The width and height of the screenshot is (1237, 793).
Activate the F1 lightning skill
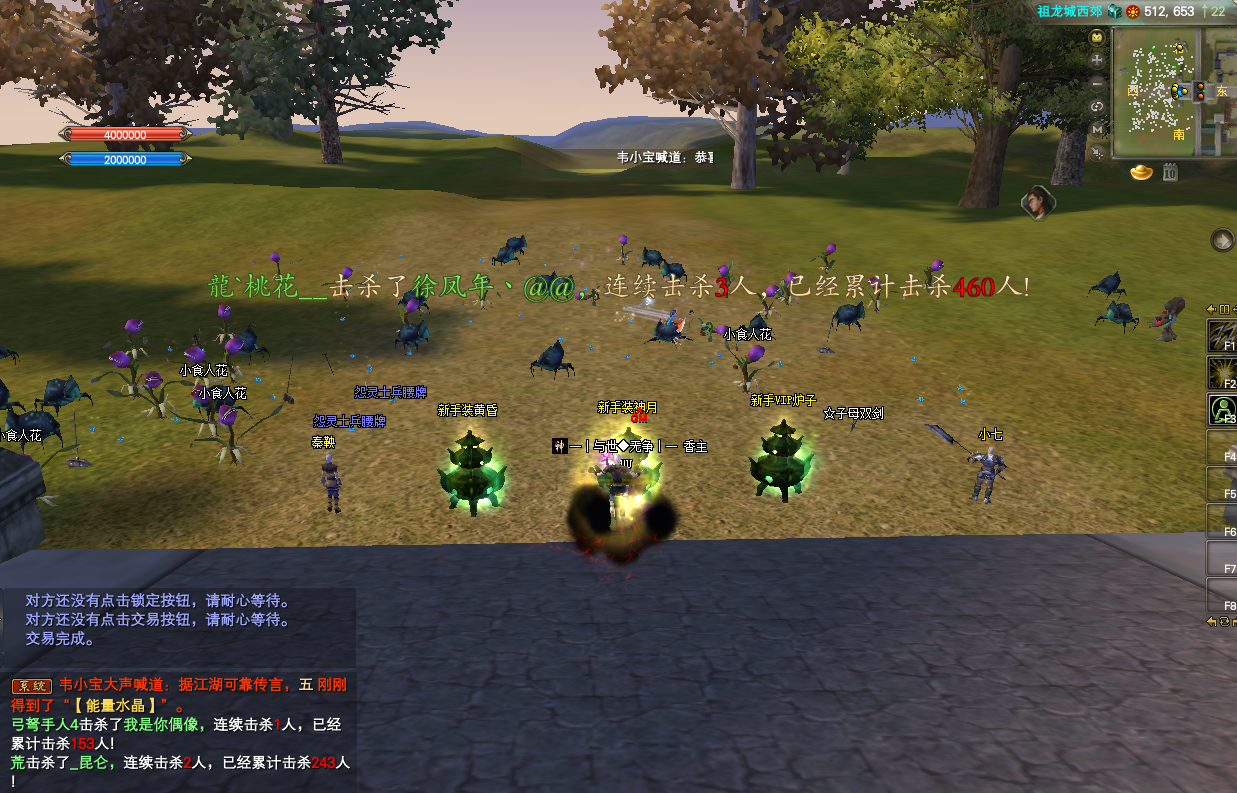(x=1222, y=335)
